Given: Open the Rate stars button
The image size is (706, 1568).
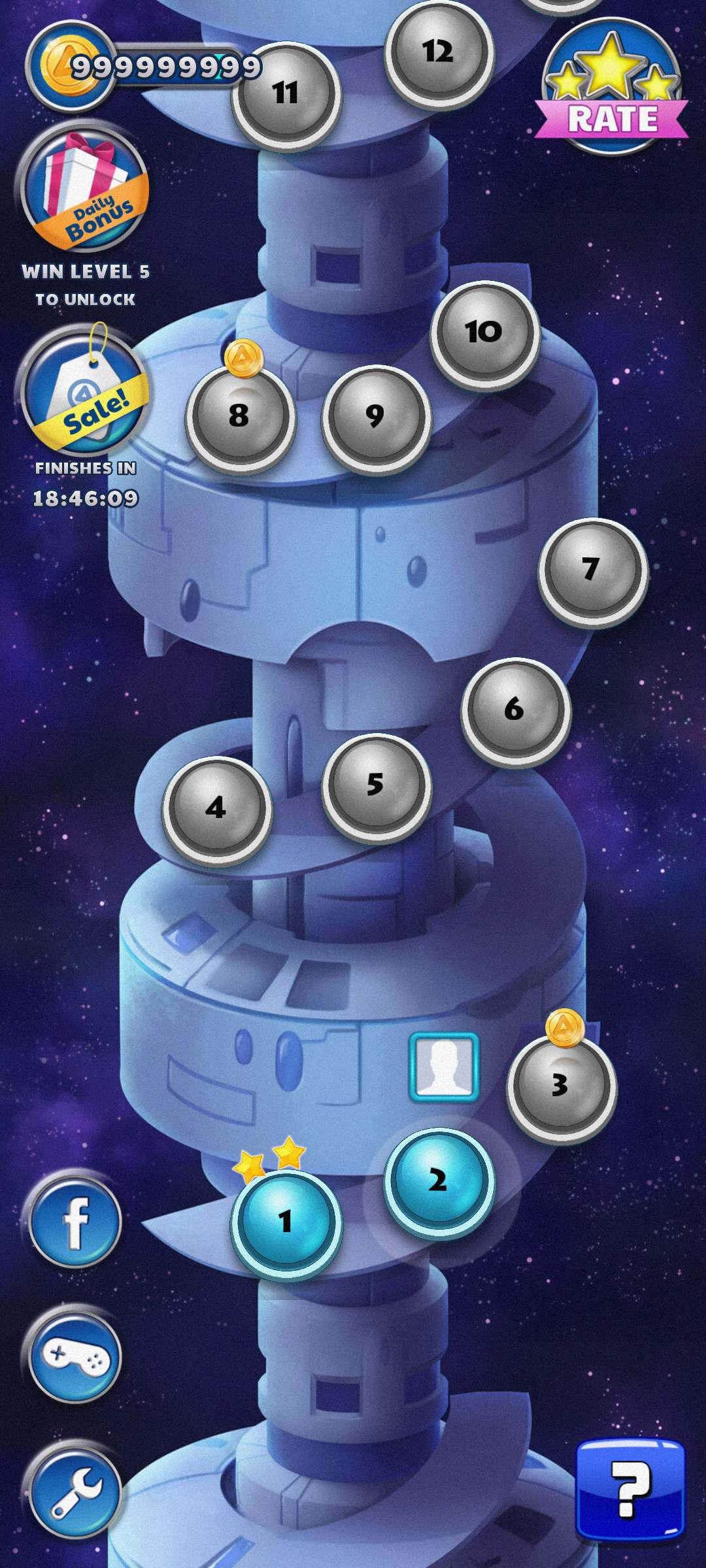Looking at the screenshot, I should [x=612, y=88].
